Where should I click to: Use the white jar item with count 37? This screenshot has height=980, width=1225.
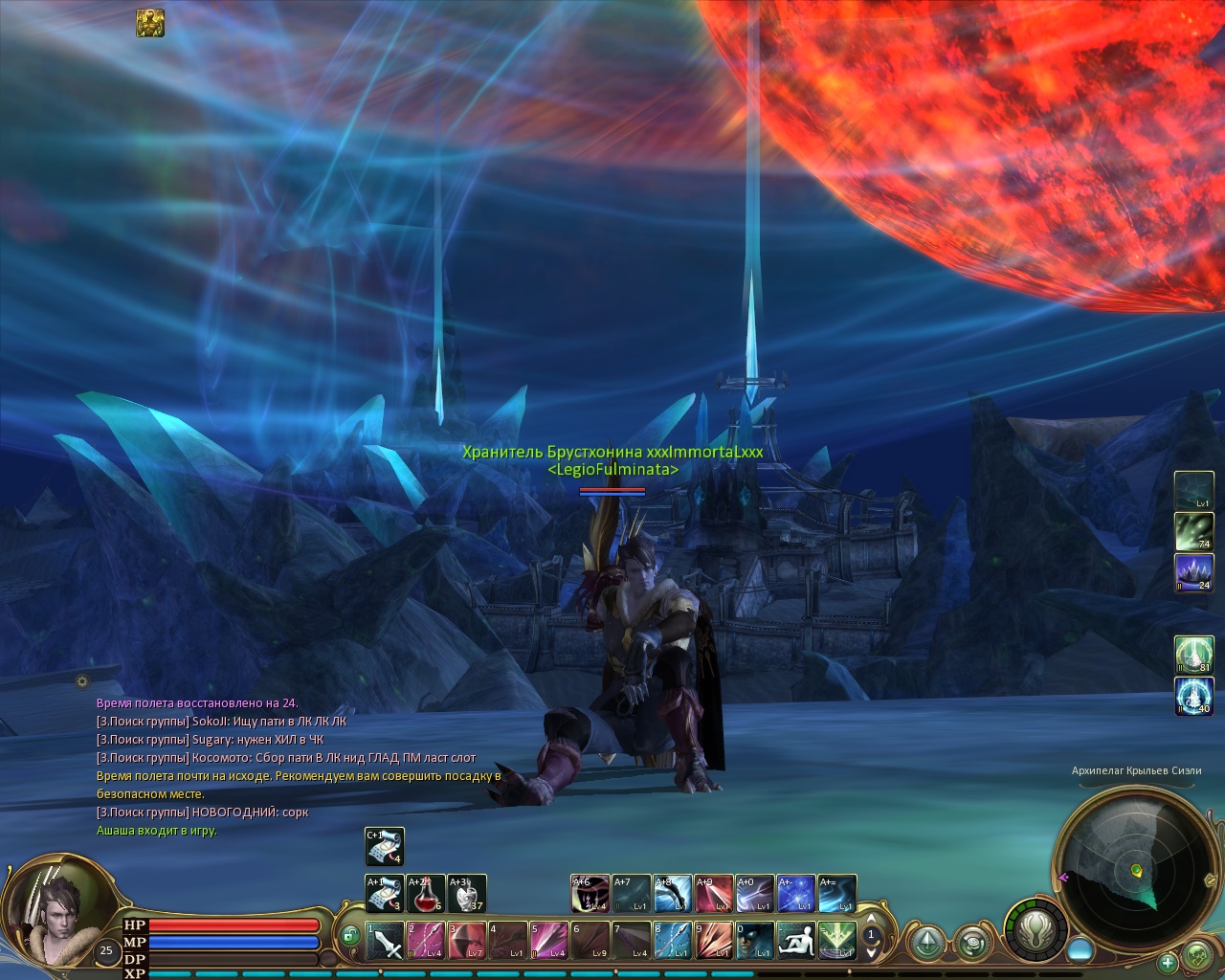tap(467, 894)
